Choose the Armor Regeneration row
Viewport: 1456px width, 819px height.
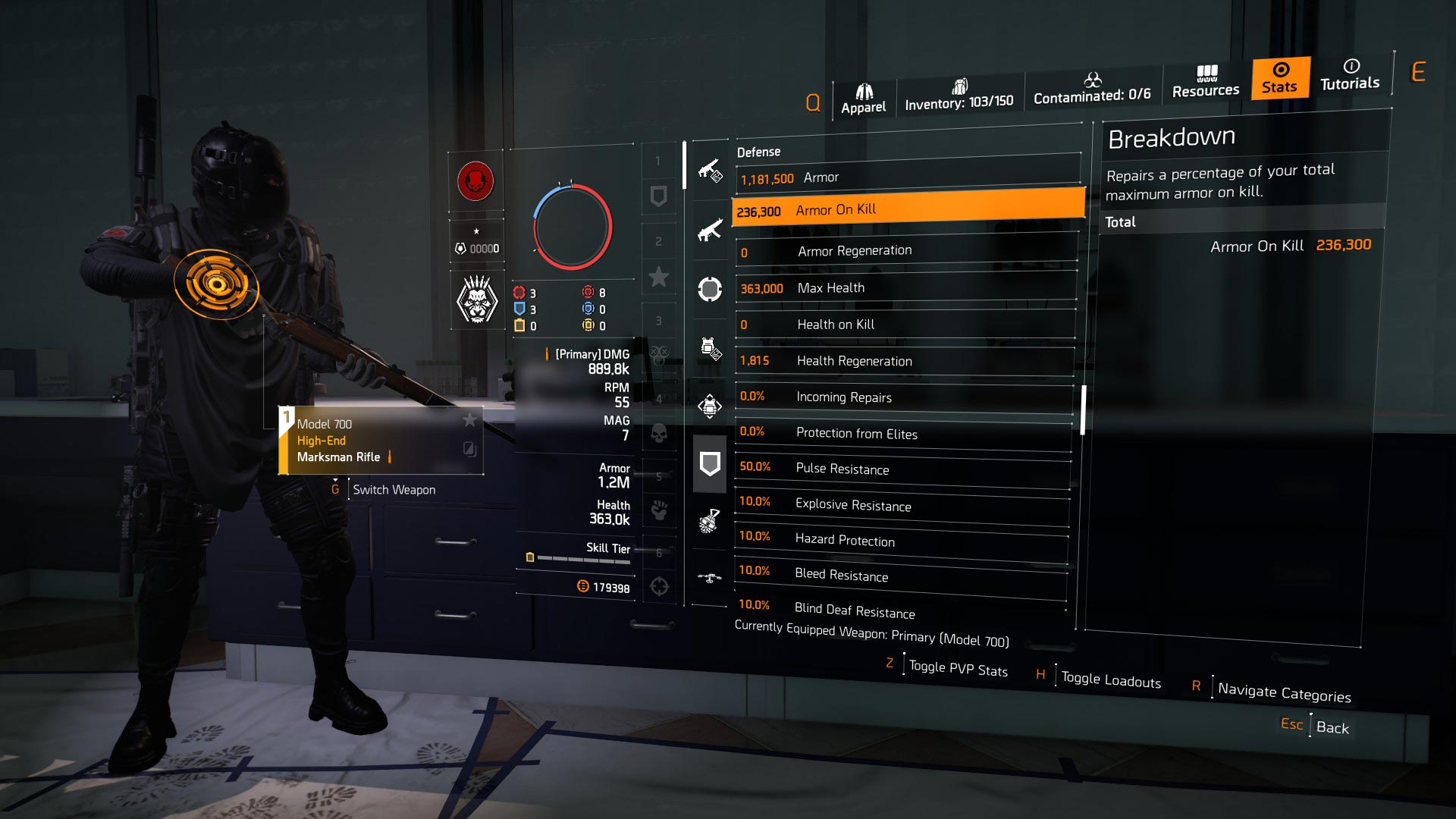click(x=905, y=251)
